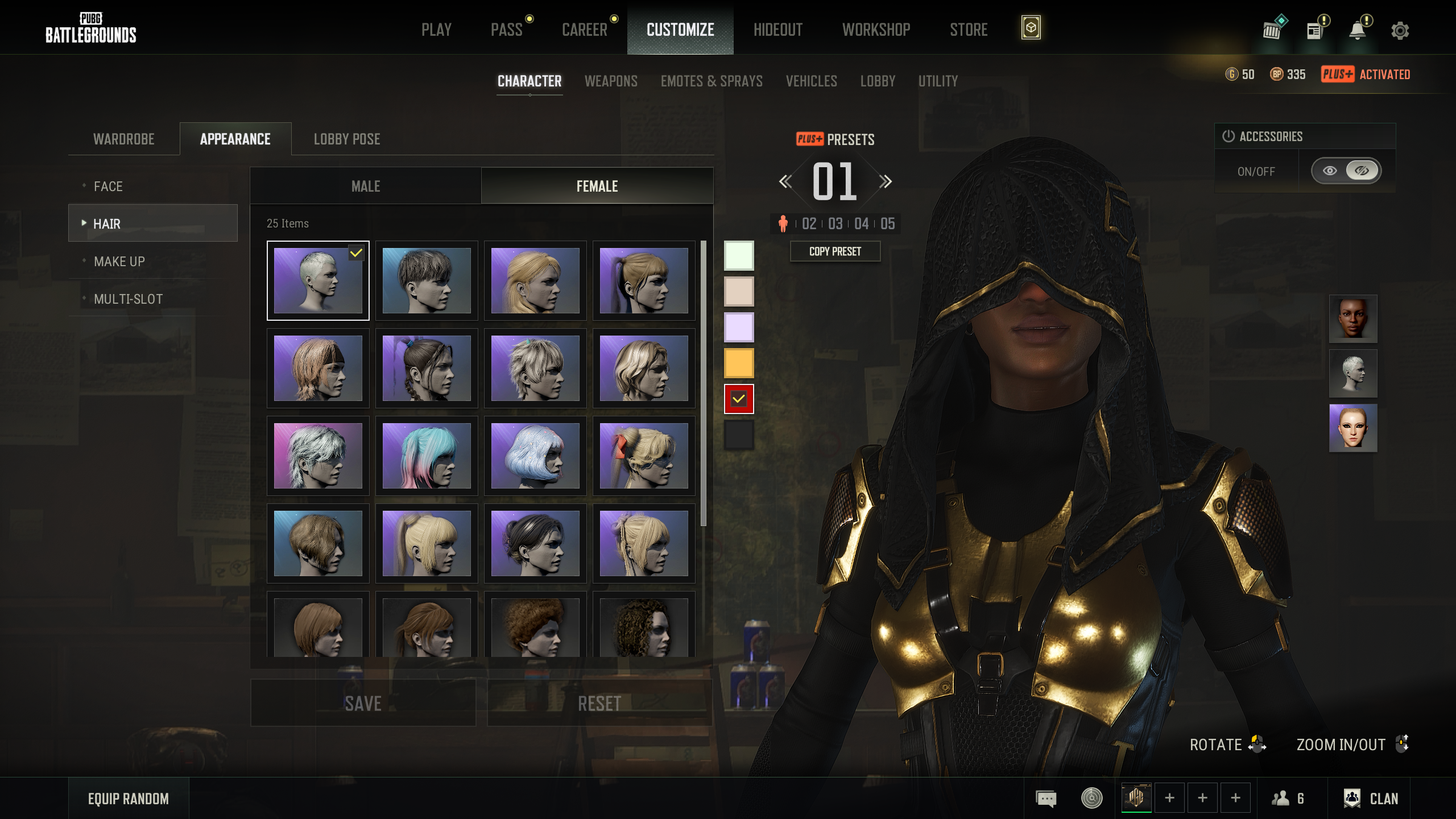The image size is (1456, 819).
Task: Open the Make Up category
Action: tap(119, 261)
